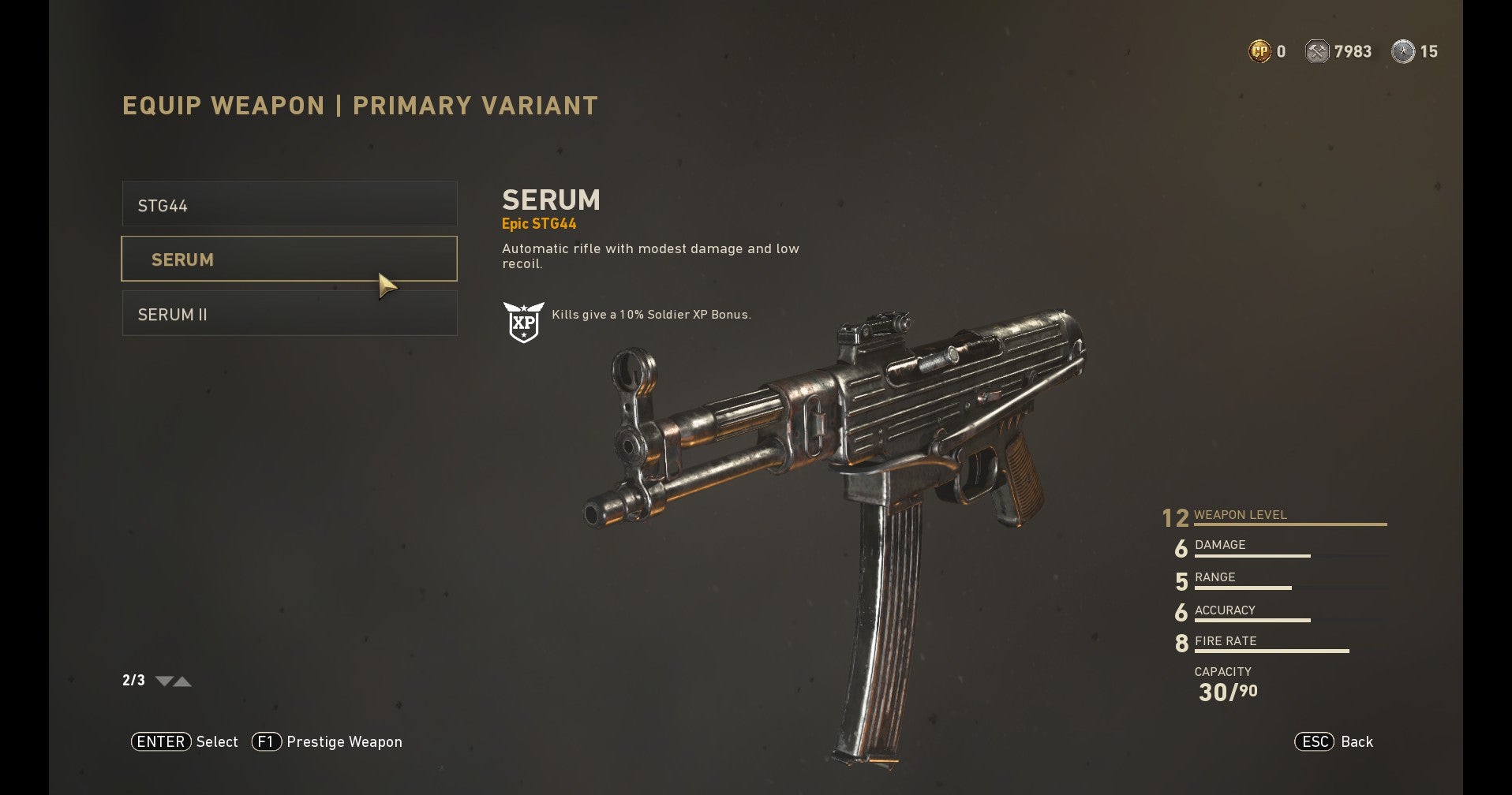
Task: Click the Epic STG44 rarity label
Action: click(x=541, y=223)
